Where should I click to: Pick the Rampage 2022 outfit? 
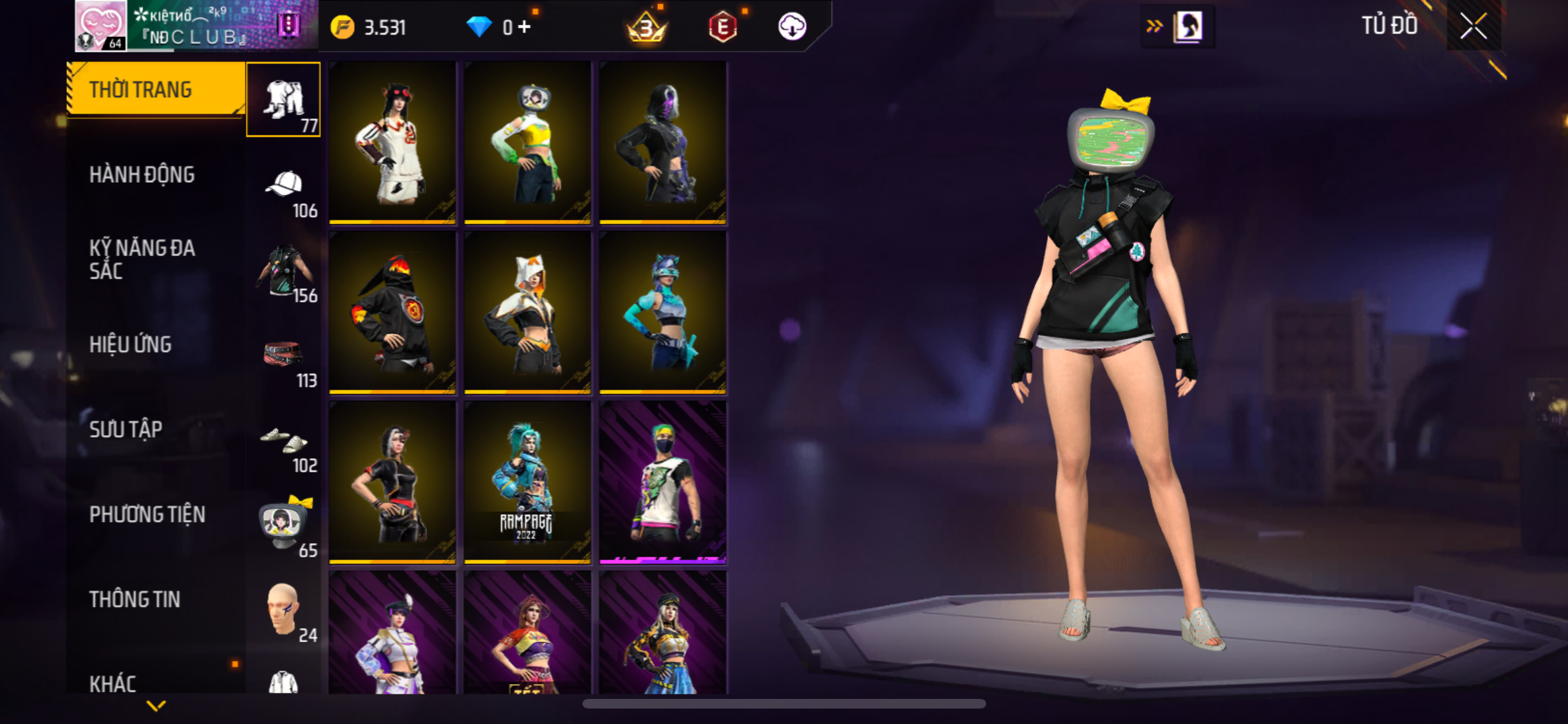pyautogui.click(x=527, y=482)
